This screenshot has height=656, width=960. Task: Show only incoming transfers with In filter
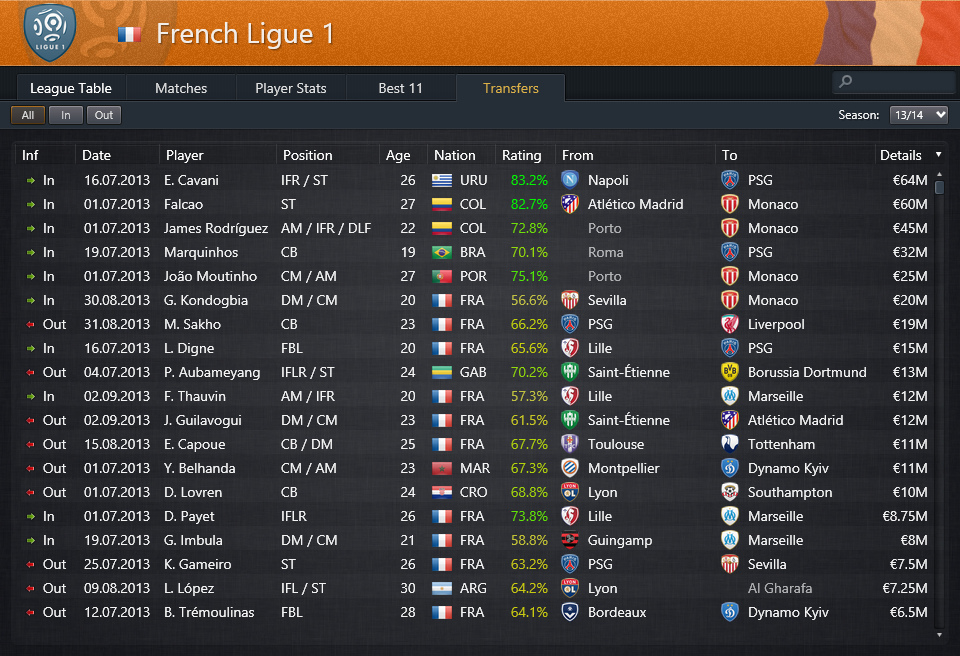point(66,115)
